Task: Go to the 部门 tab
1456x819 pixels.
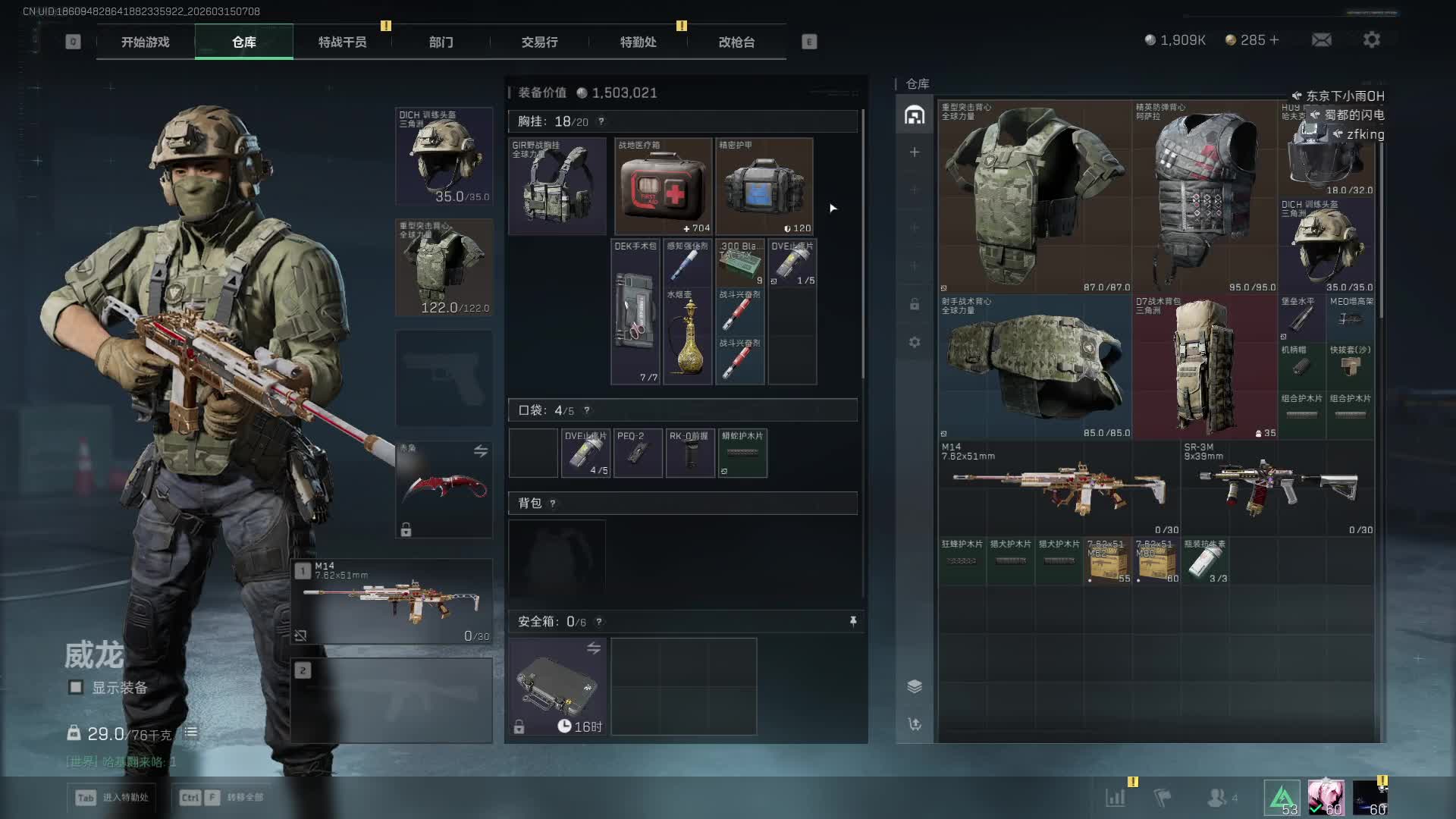Action: 441,42
